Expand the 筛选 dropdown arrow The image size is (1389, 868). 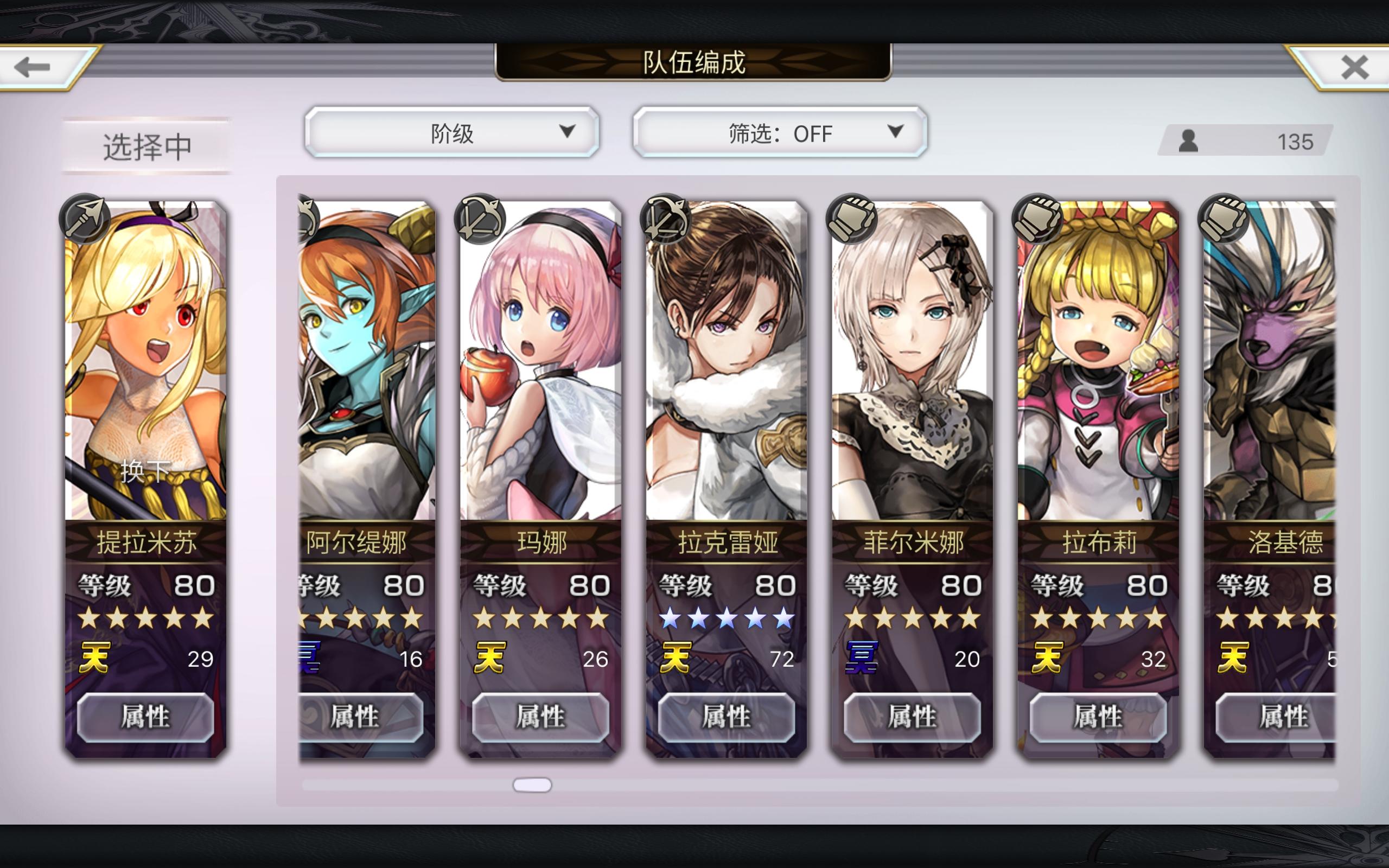895,132
